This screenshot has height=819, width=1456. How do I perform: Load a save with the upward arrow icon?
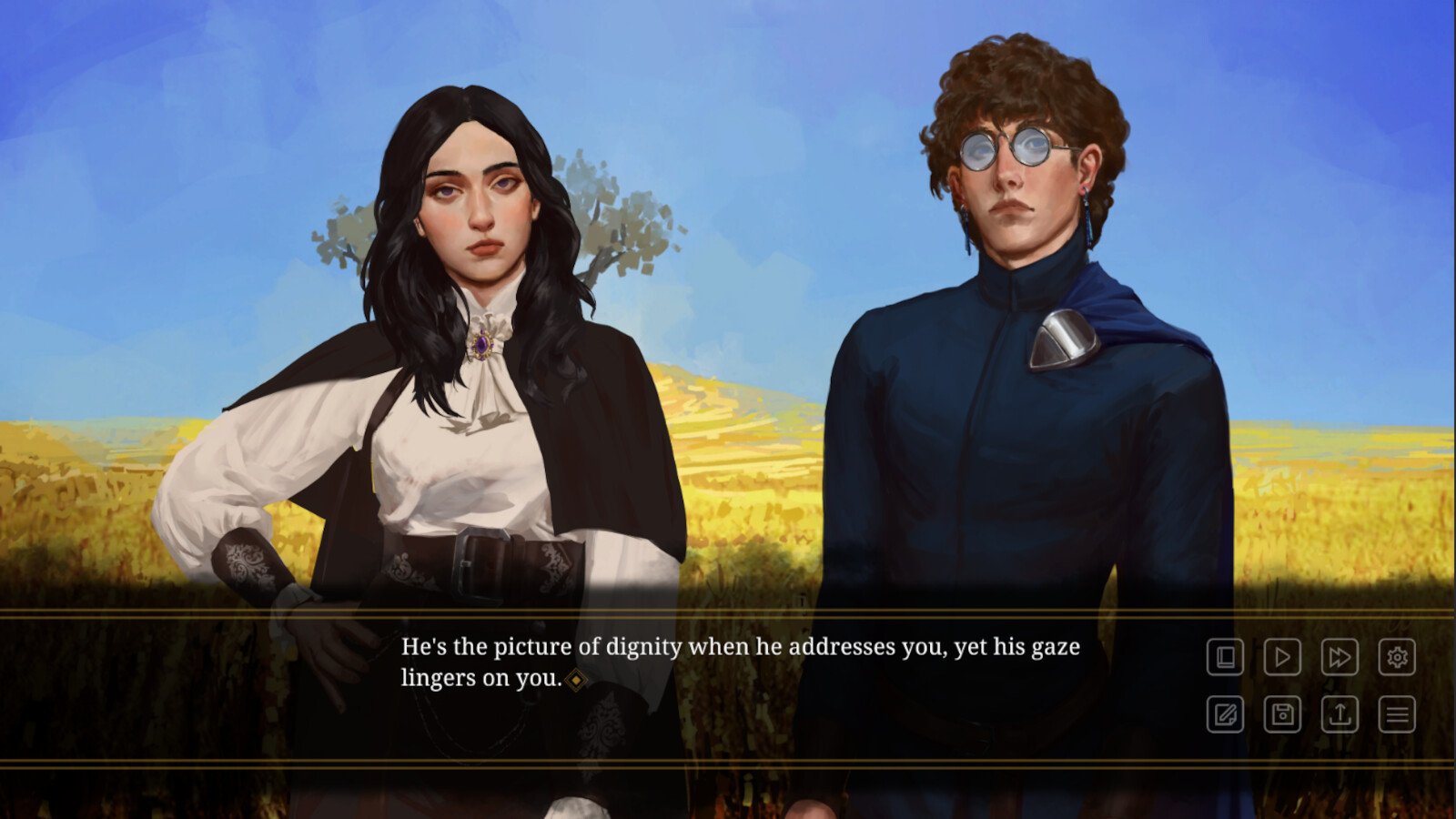(x=1340, y=714)
